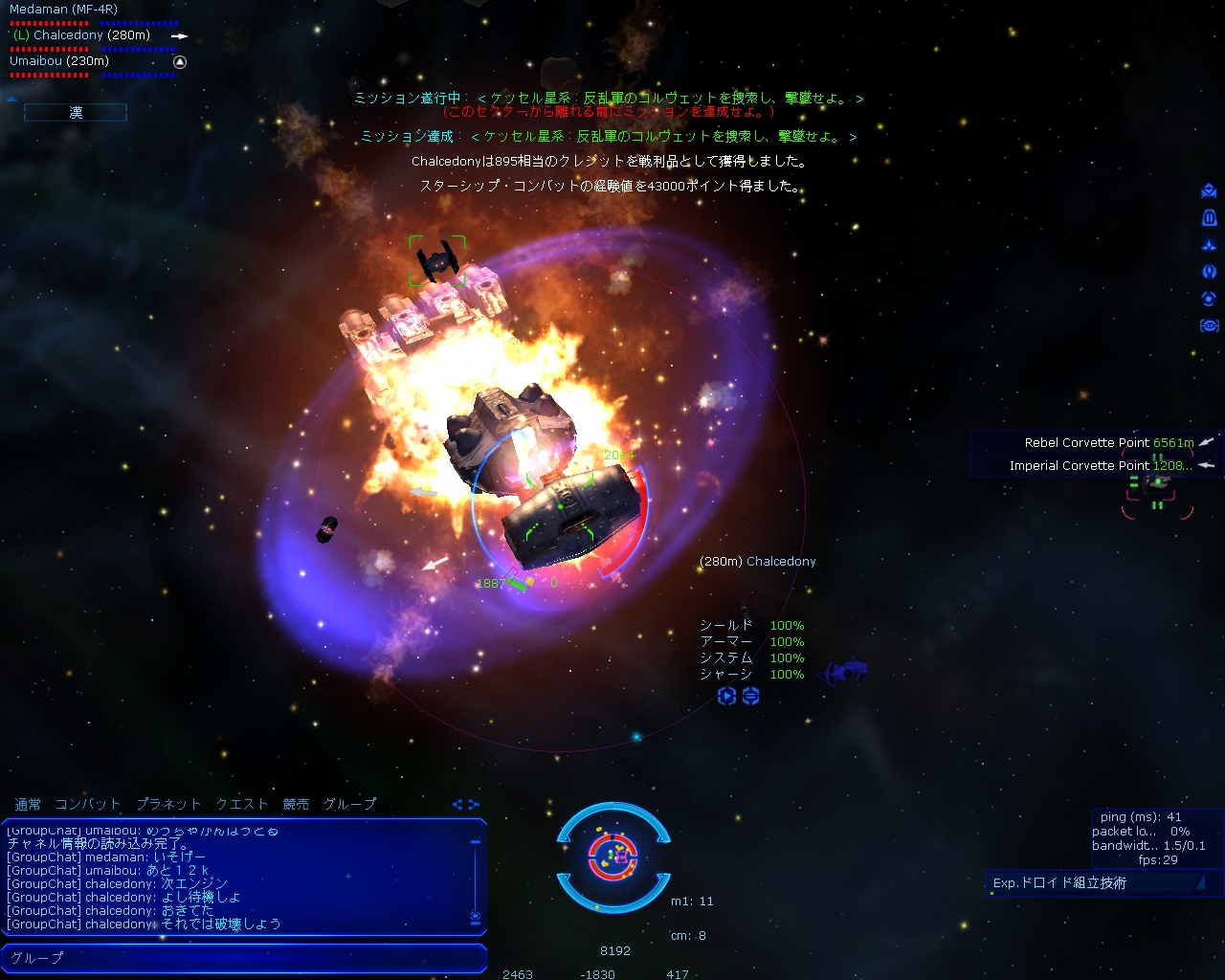Select the Imperial Corvette Point waypoint
The image size is (1225, 980).
1079,466
